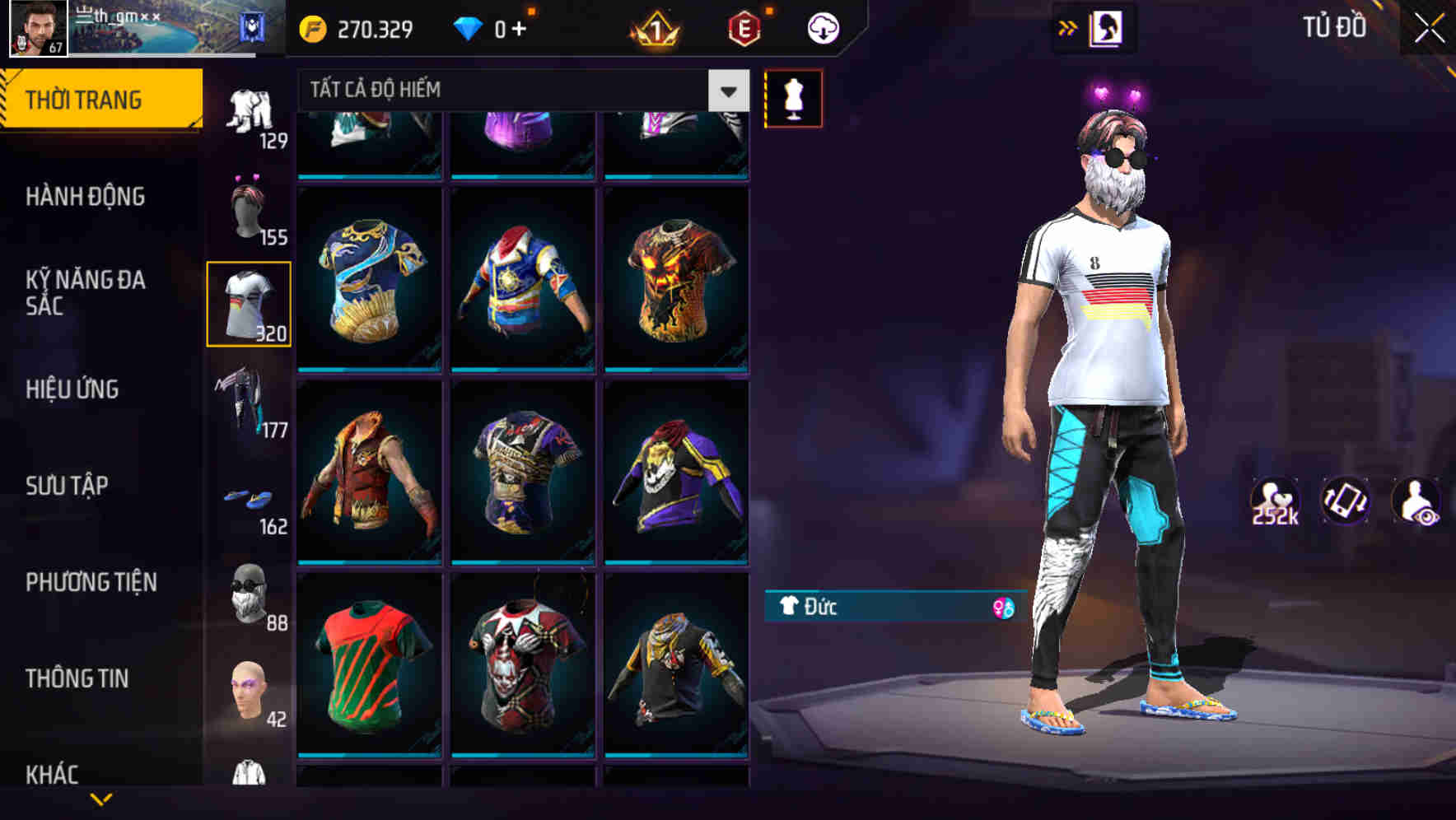The width and height of the screenshot is (1456, 820).
Task: Click the cloud download icon in top bar
Action: 821,27
